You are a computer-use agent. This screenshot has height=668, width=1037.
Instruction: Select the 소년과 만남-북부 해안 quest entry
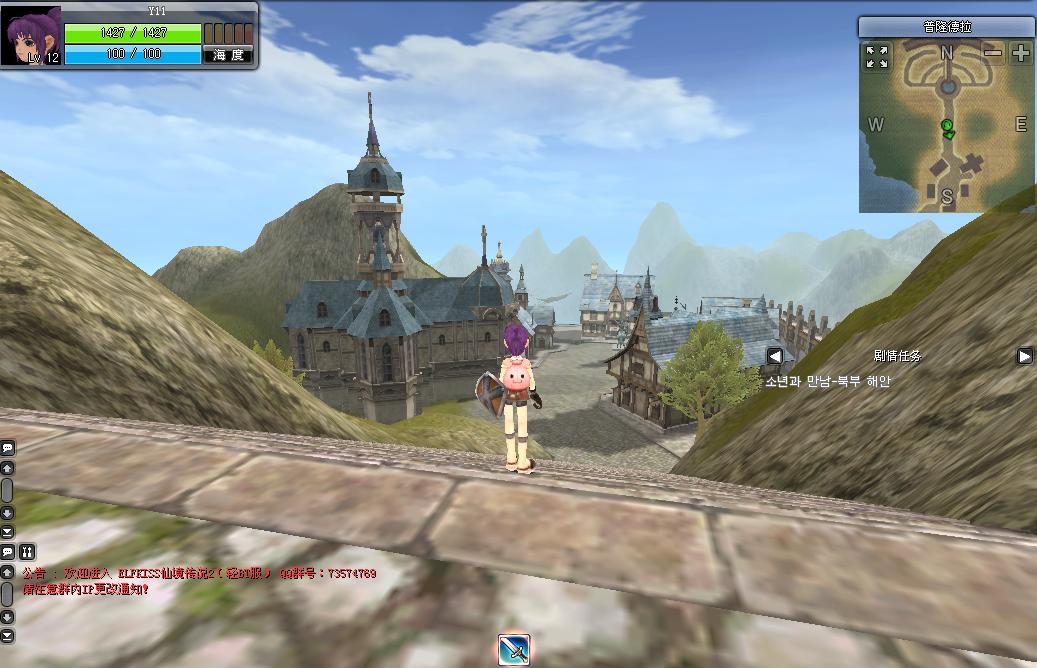(x=827, y=381)
